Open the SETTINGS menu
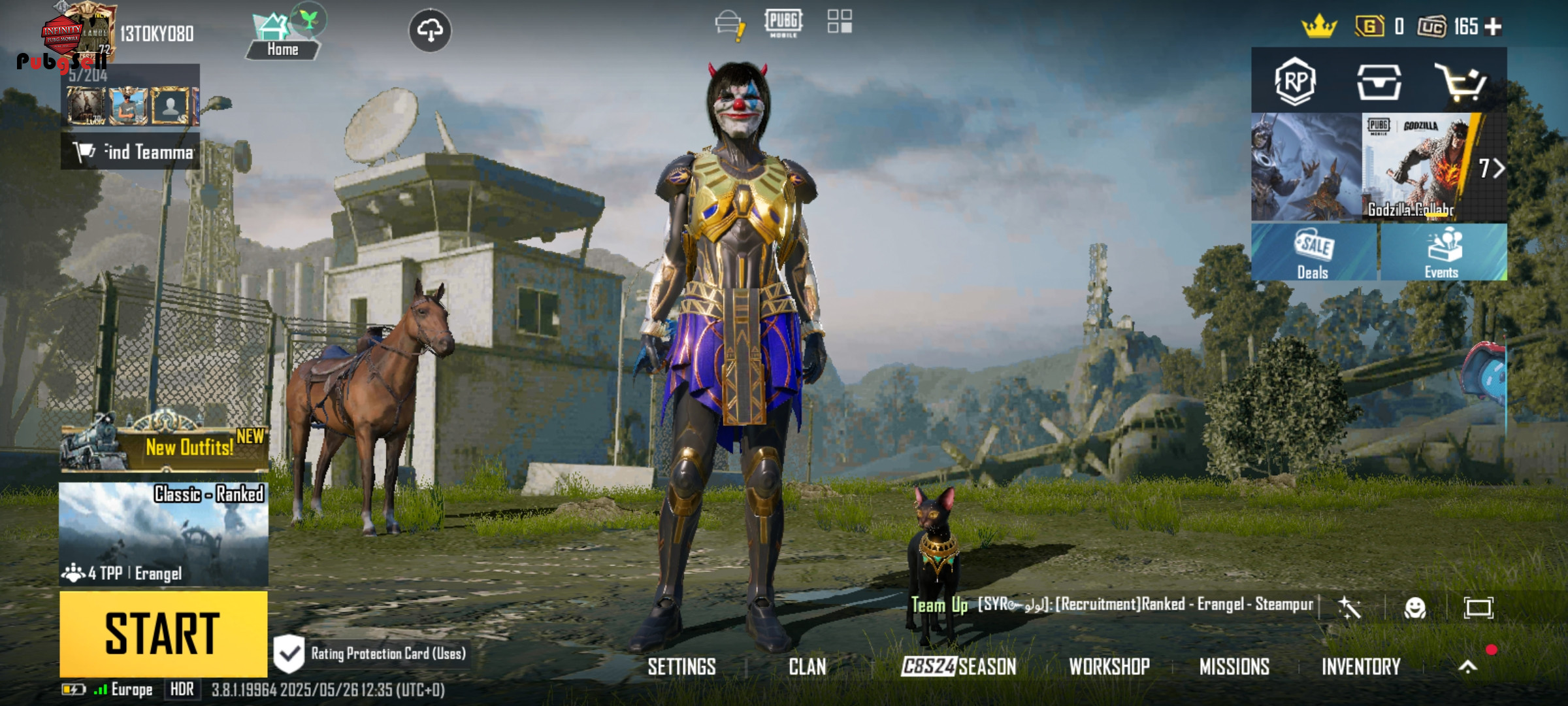The height and width of the screenshot is (706, 1568). point(681,667)
